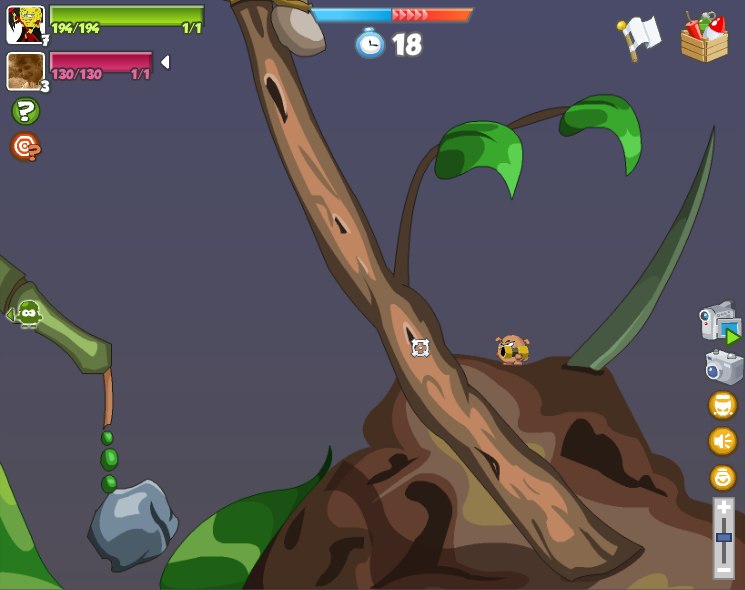Open the weapons crate inventory
The height and width of the screenshot is (590, 745).
click(x=704, y=38)
